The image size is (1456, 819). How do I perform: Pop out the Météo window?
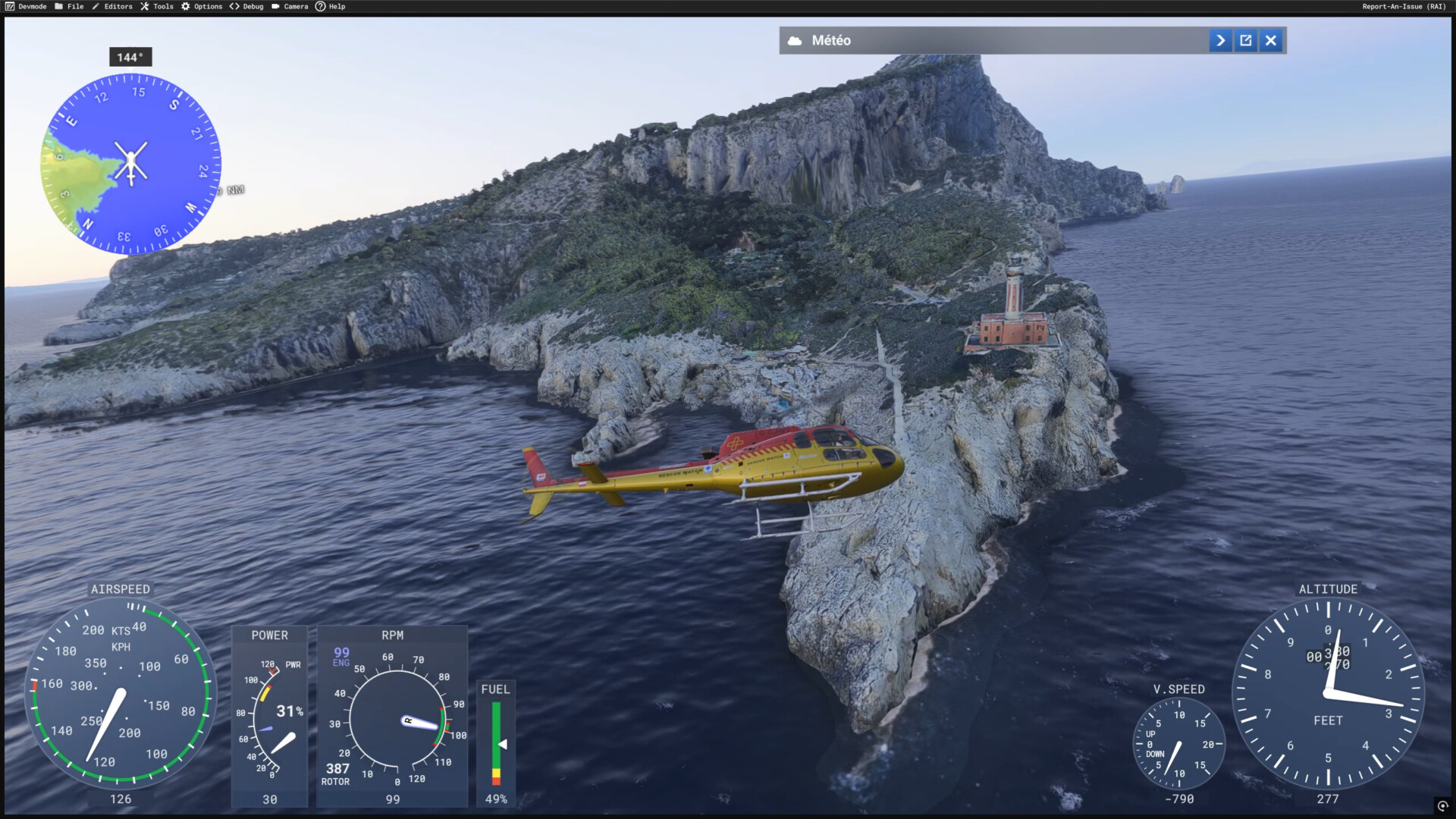[x=1246, y=41]
